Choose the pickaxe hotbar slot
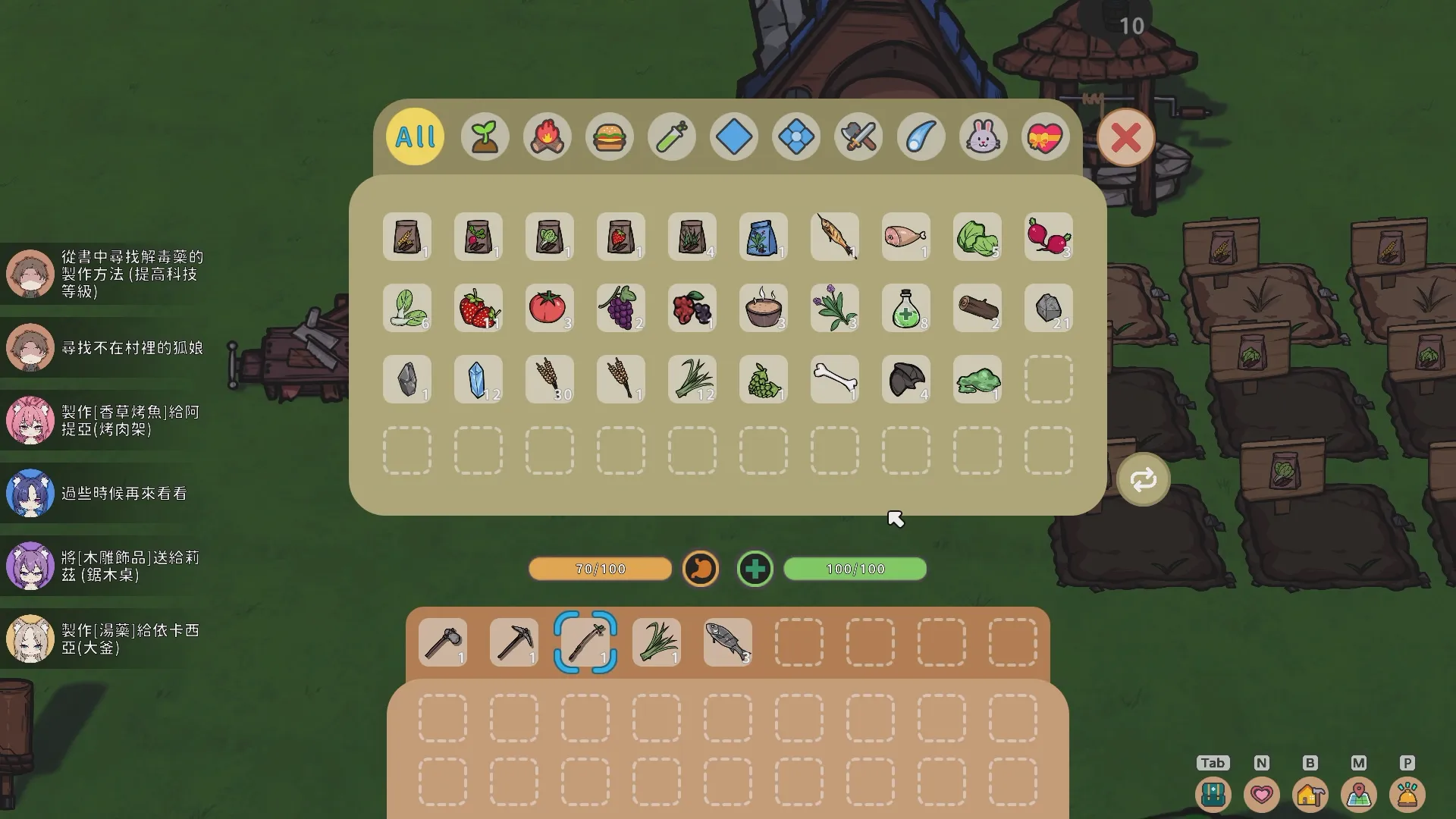Viewport: 1456px width, 819px height. (514, 642)
